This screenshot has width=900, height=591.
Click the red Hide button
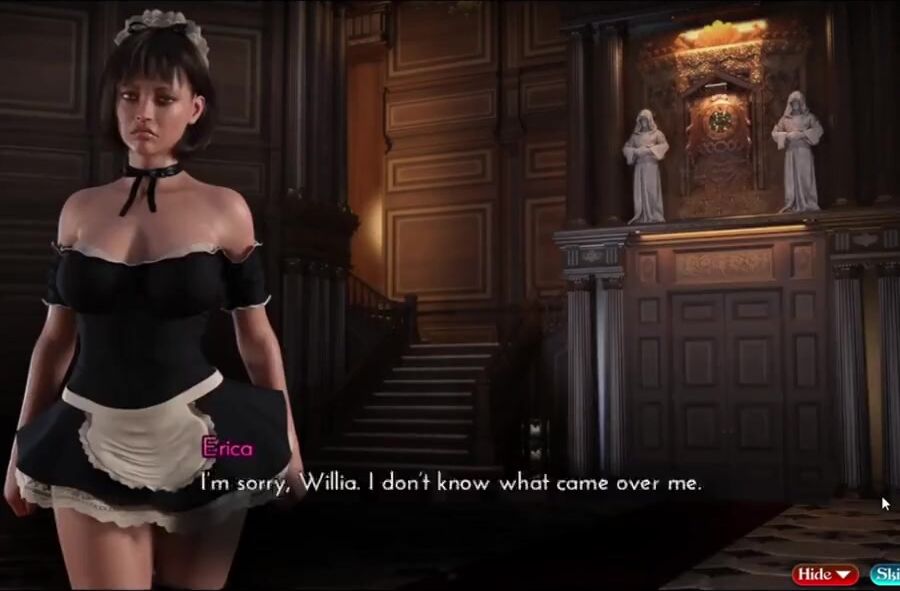point(825,574)
